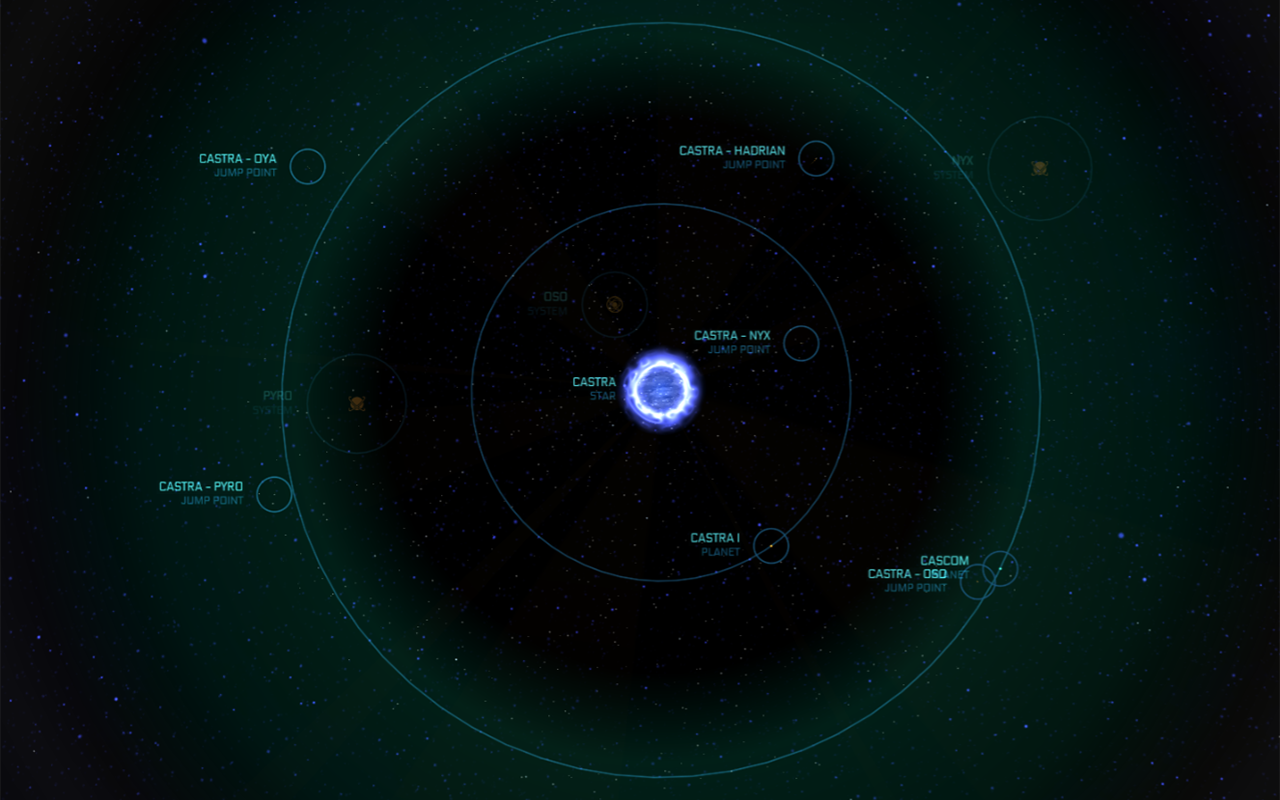Screen dimensions: 1280x800
Task: Select the Castra I planet marker
Action: (771, 546)
